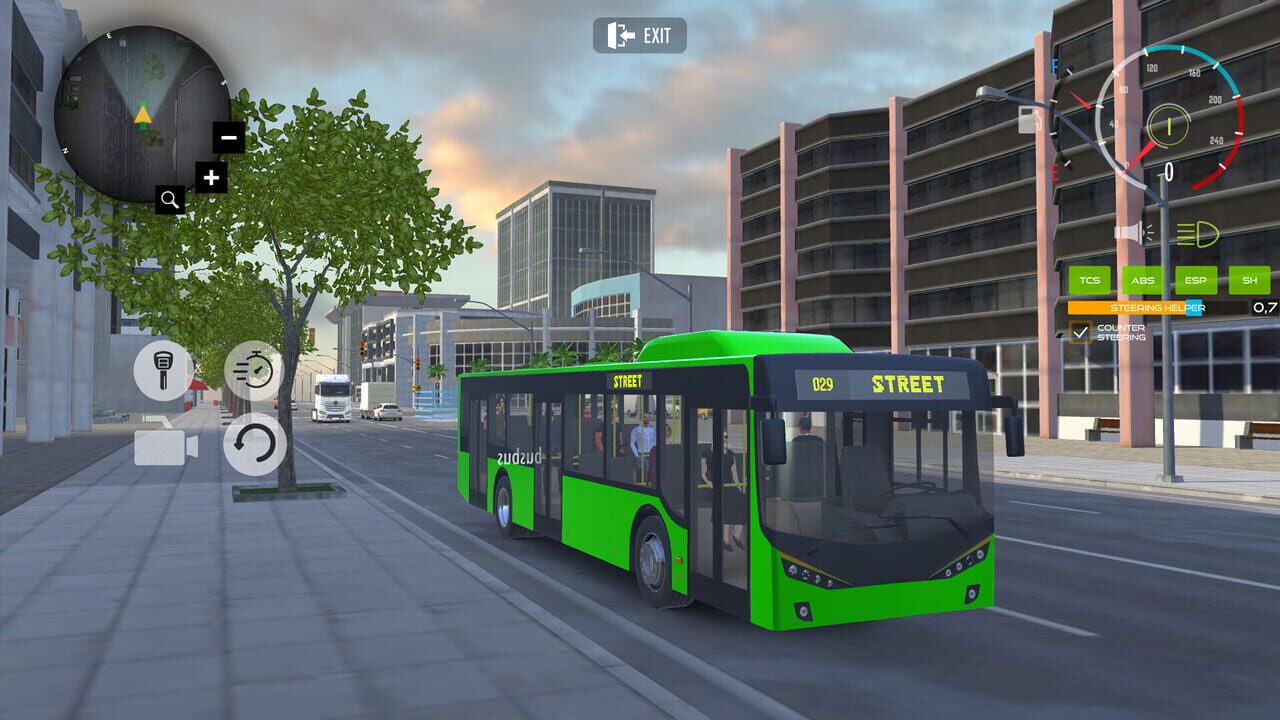This screenshot has height=720, width=1280.
Task: Toggle the ABS system
Action: (1143, 280)
